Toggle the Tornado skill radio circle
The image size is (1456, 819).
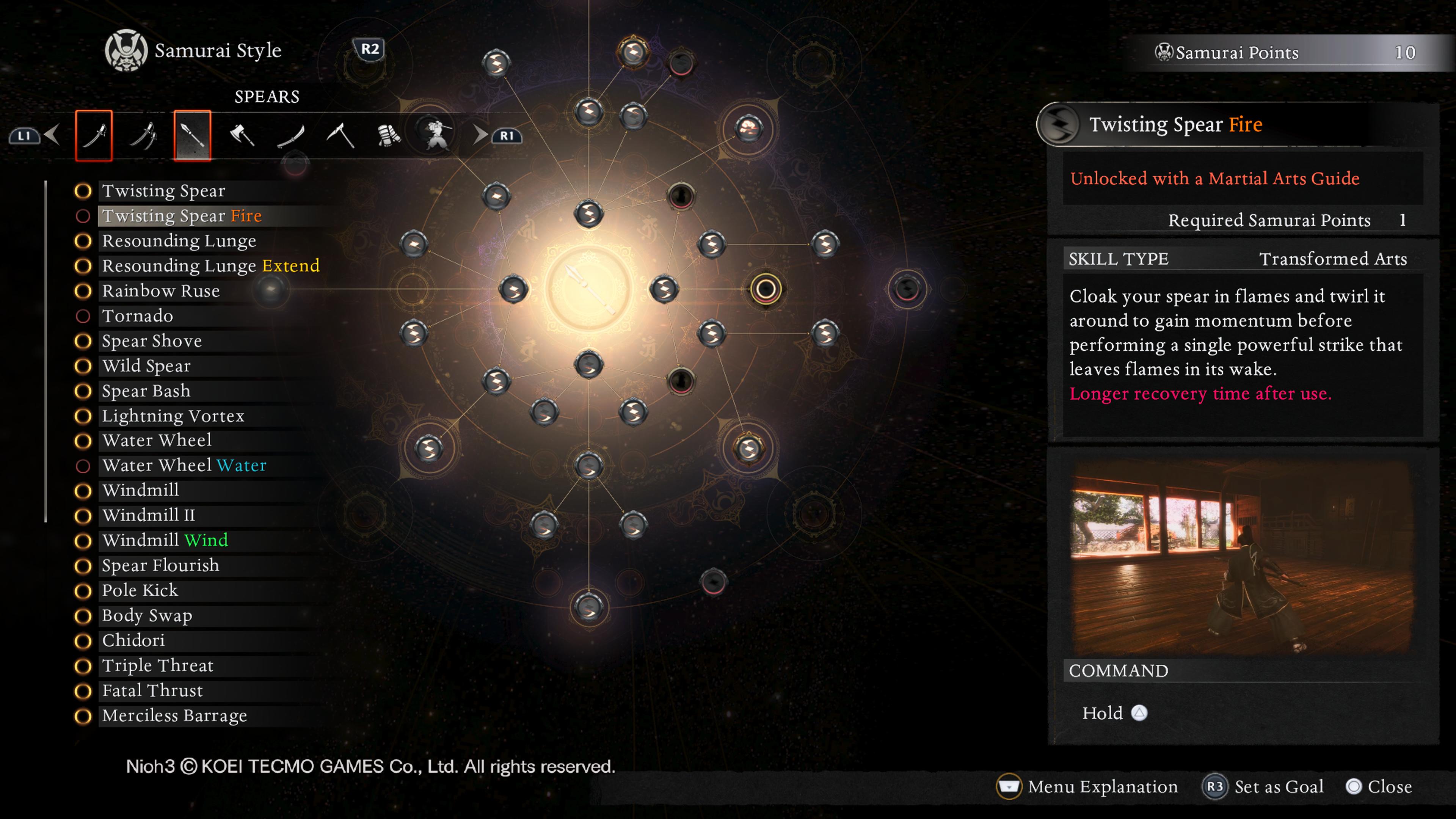pos(84,316)
